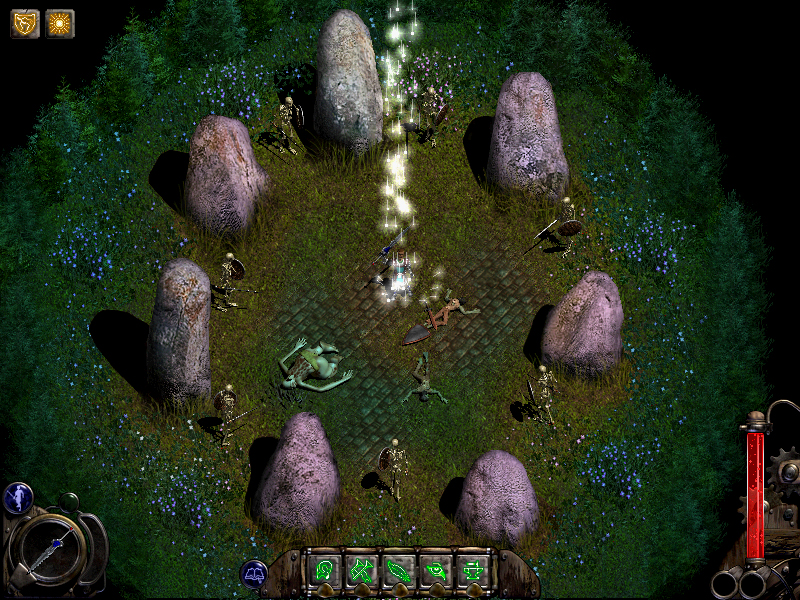Click the dark green orb button
This screenshot has width=800, height=600.
click(67, 502)
